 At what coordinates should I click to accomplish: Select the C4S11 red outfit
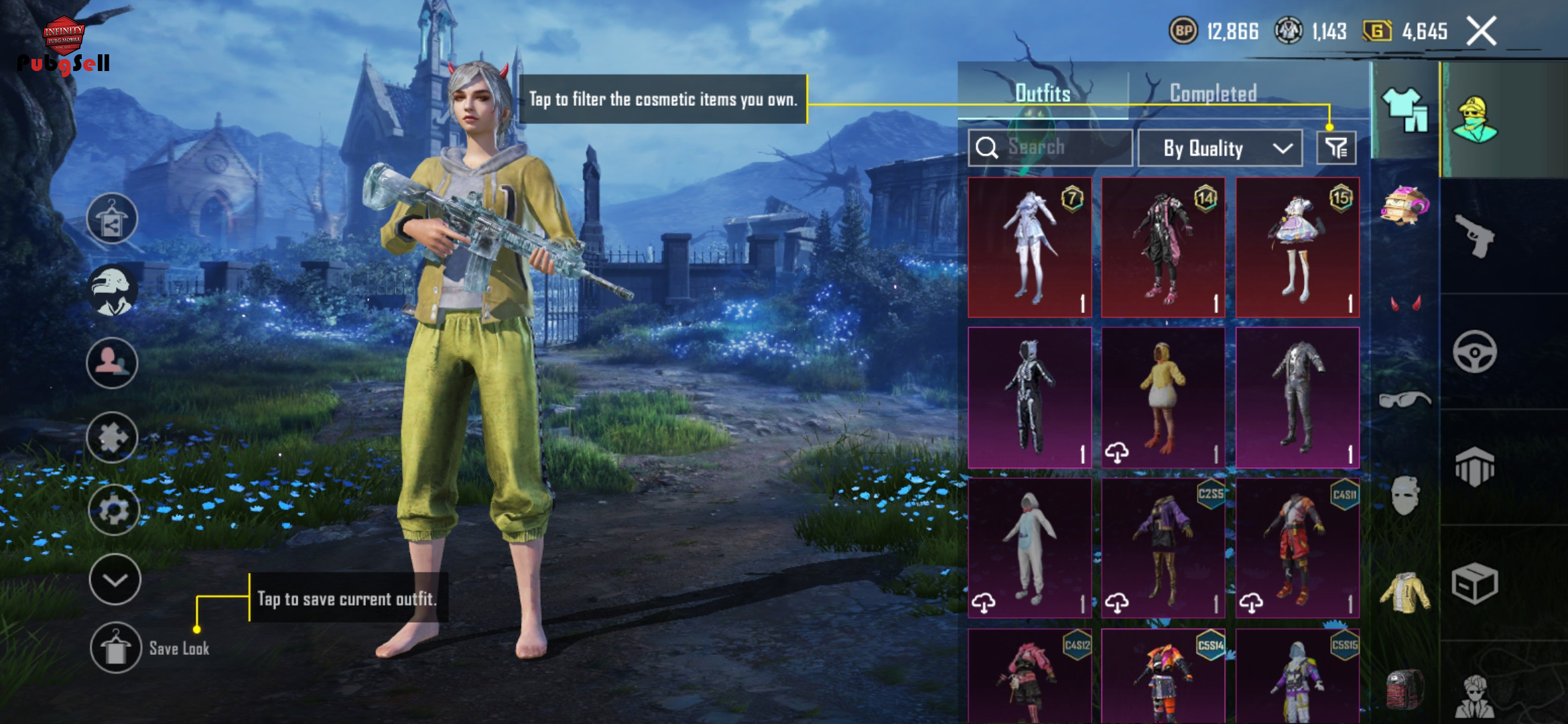coord(1297,548)
